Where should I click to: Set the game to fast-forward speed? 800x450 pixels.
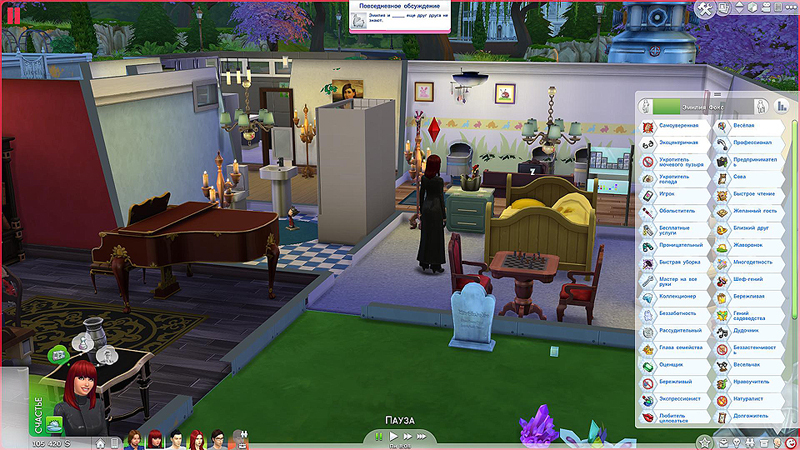click(x=406, y=436)
